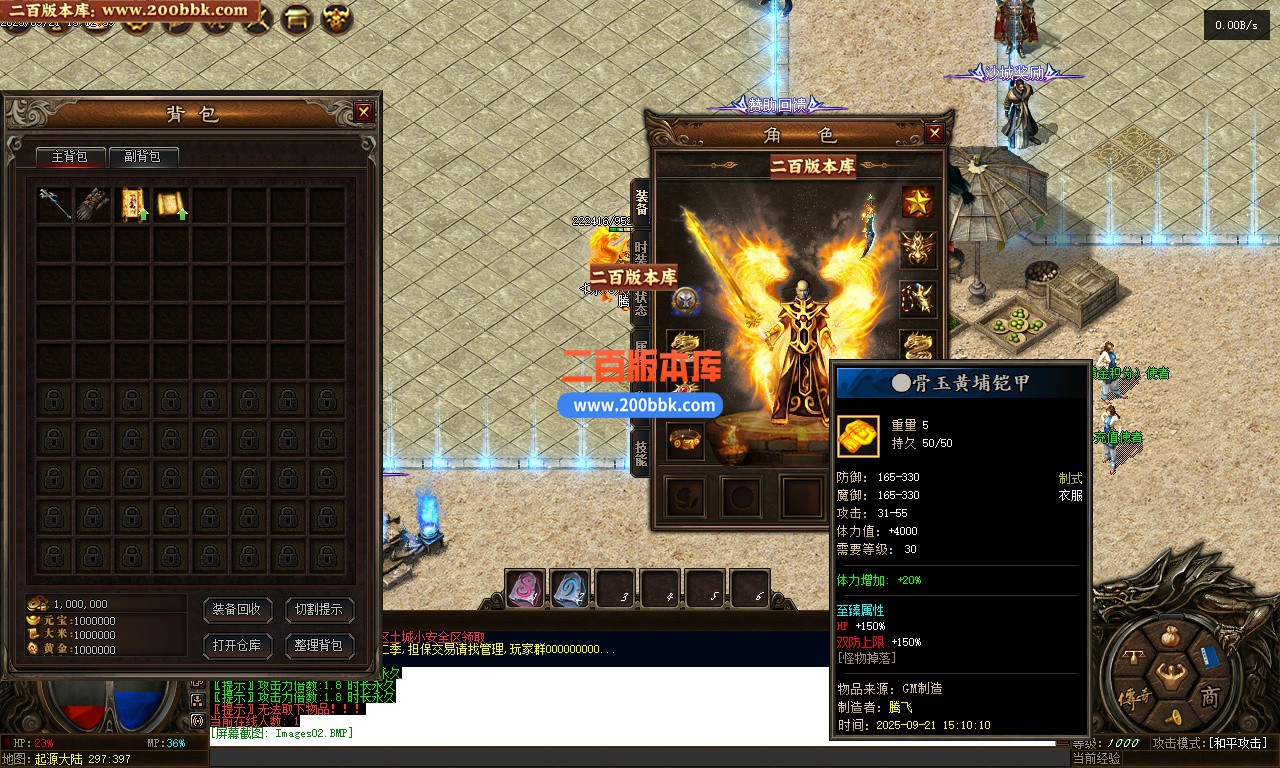Image resolution: width=1280 pixels, height=768 pixels.
Task: Toggle the 切割提示 button
Action: (319, 610)
